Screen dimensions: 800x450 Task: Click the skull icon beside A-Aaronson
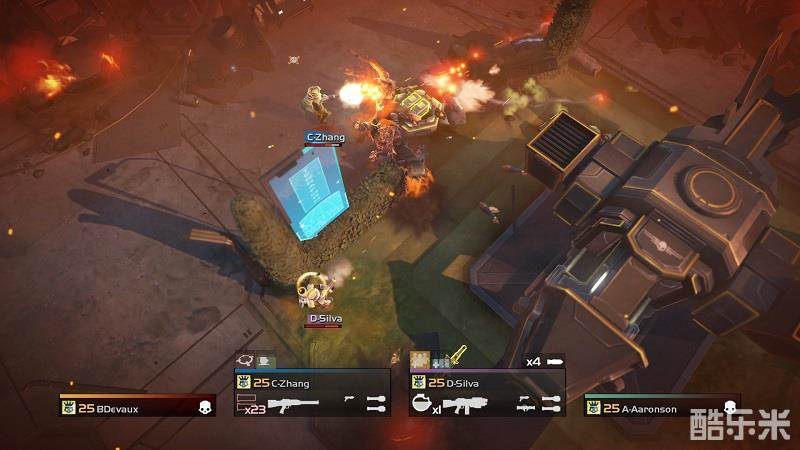[x=730, y=407]
